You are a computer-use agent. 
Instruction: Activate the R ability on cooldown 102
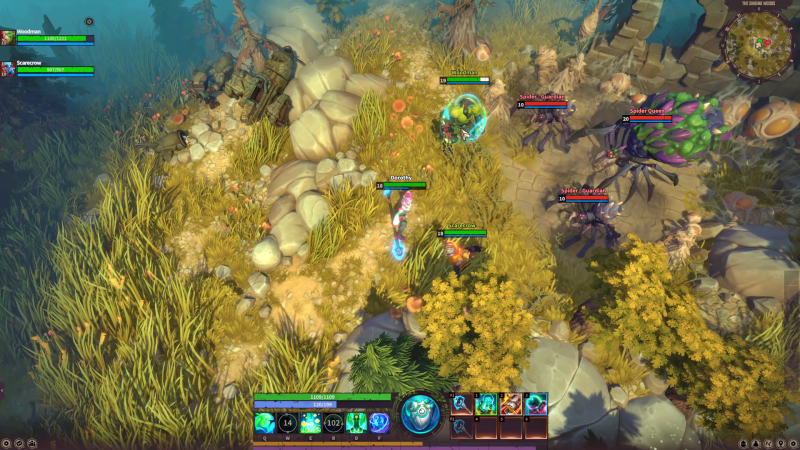333,423
